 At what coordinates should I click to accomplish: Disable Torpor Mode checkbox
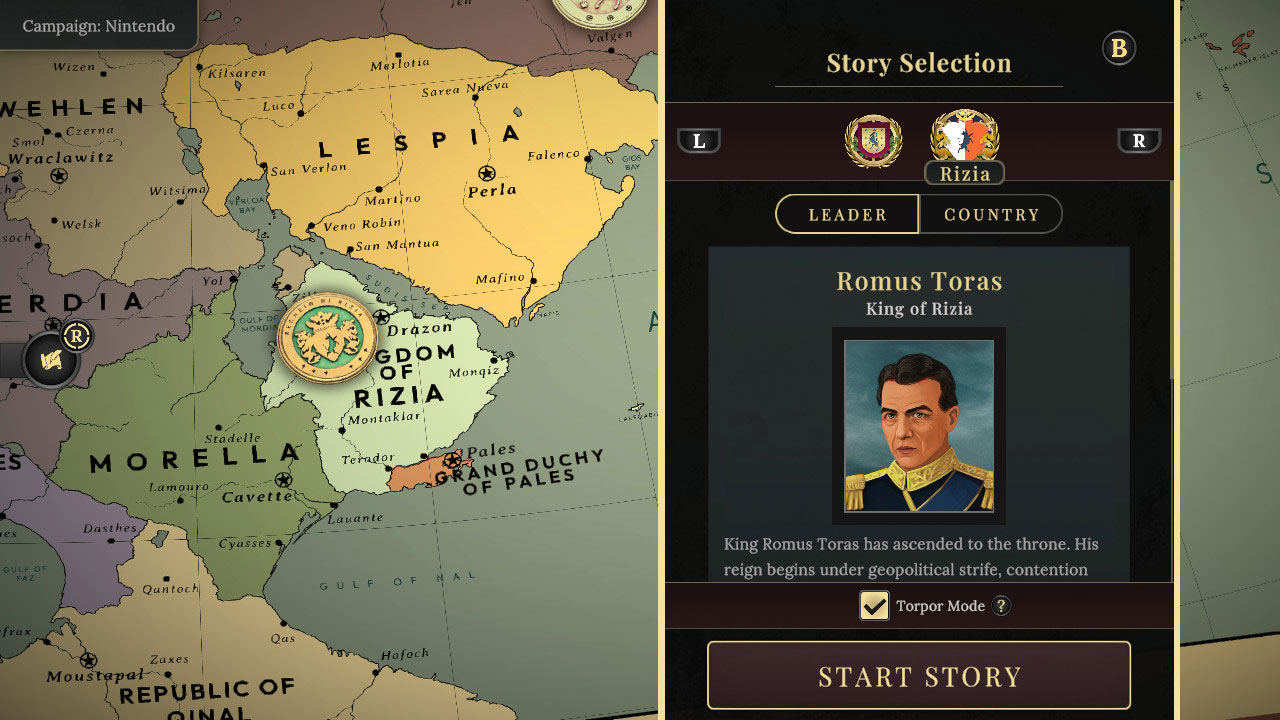pos(874,605)
